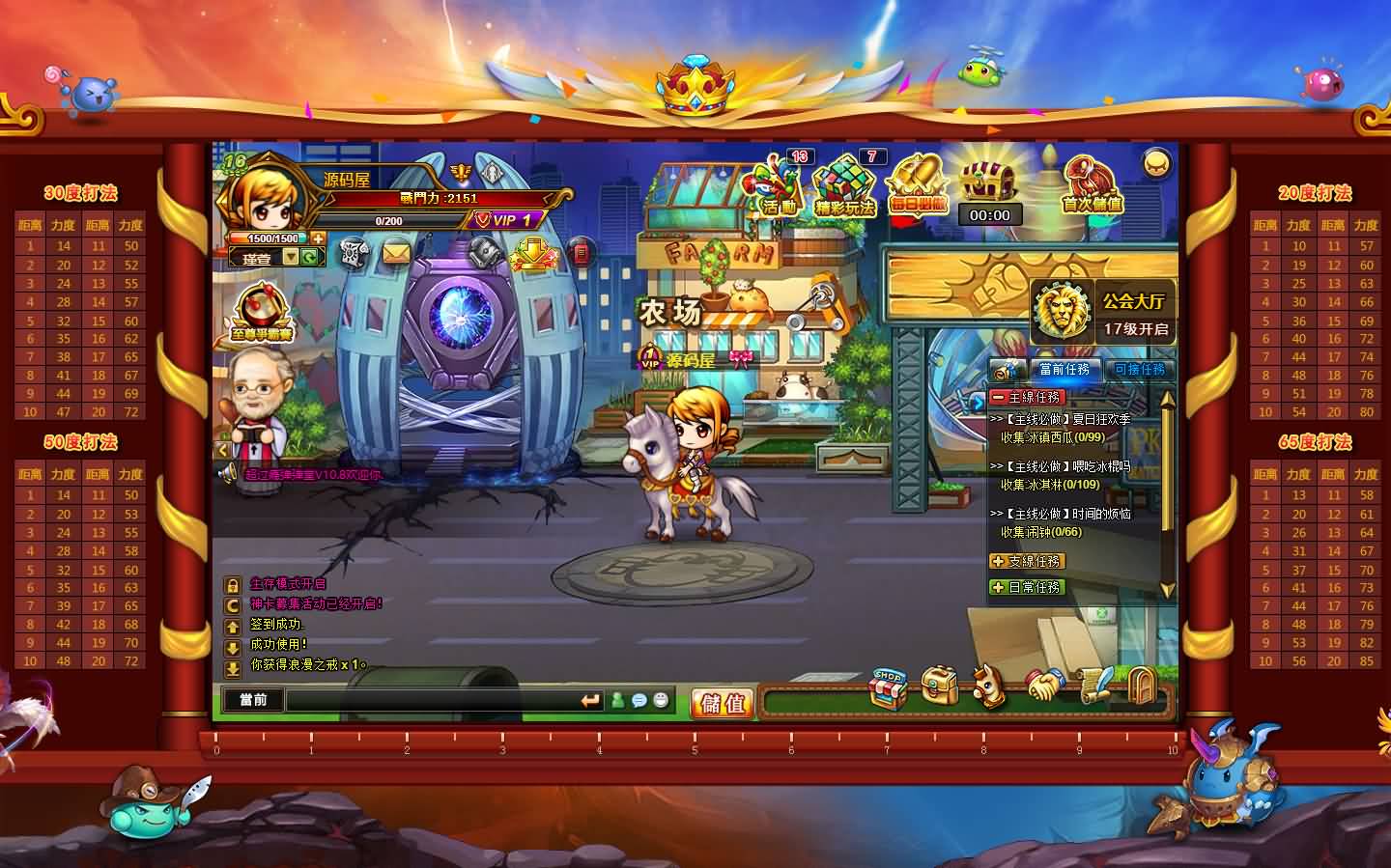The image size is (1391, 868).
Task: Open the backpack inventory icon
Action: [x=938, y=686]
